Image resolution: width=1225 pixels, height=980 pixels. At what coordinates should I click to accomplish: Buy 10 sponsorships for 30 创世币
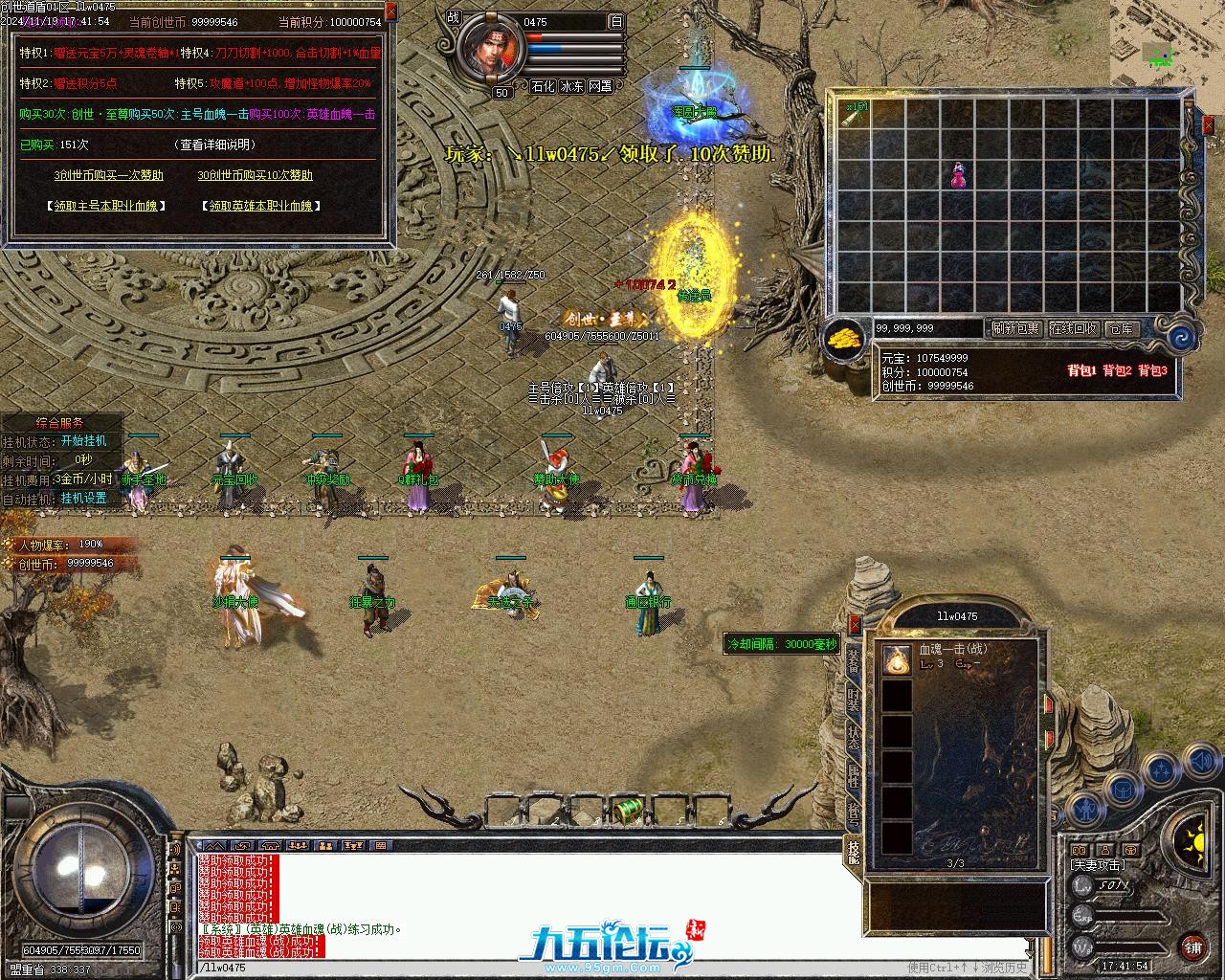click(x=255, y=175)
